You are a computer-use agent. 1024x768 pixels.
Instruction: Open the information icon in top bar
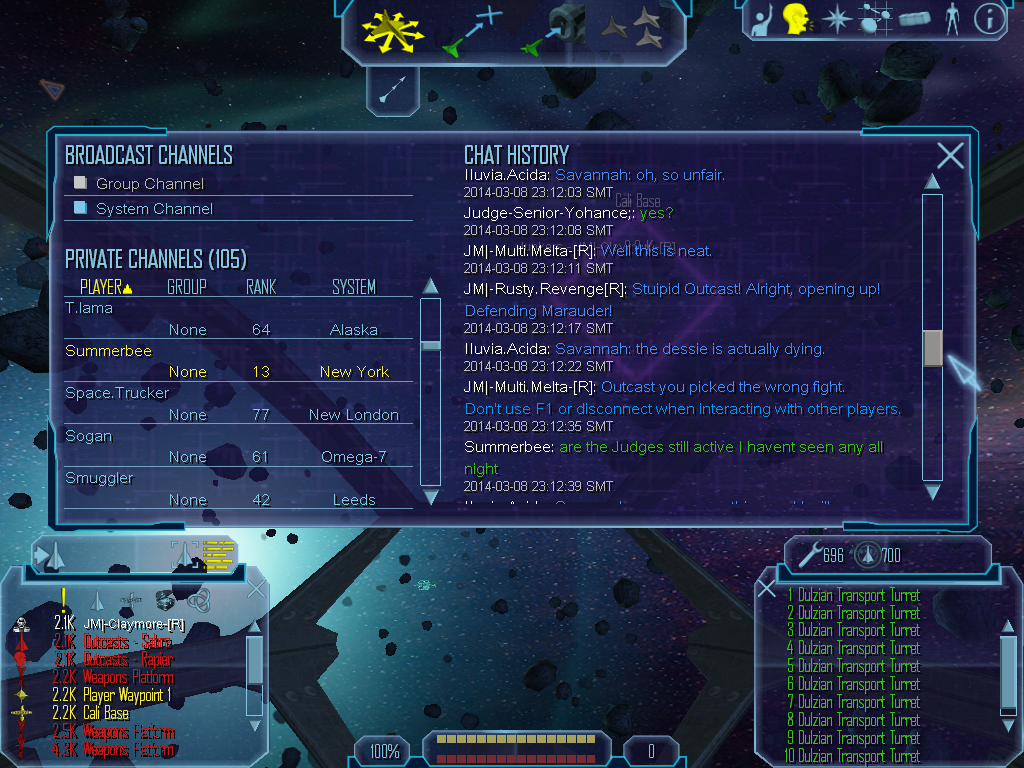coord(989,19)
